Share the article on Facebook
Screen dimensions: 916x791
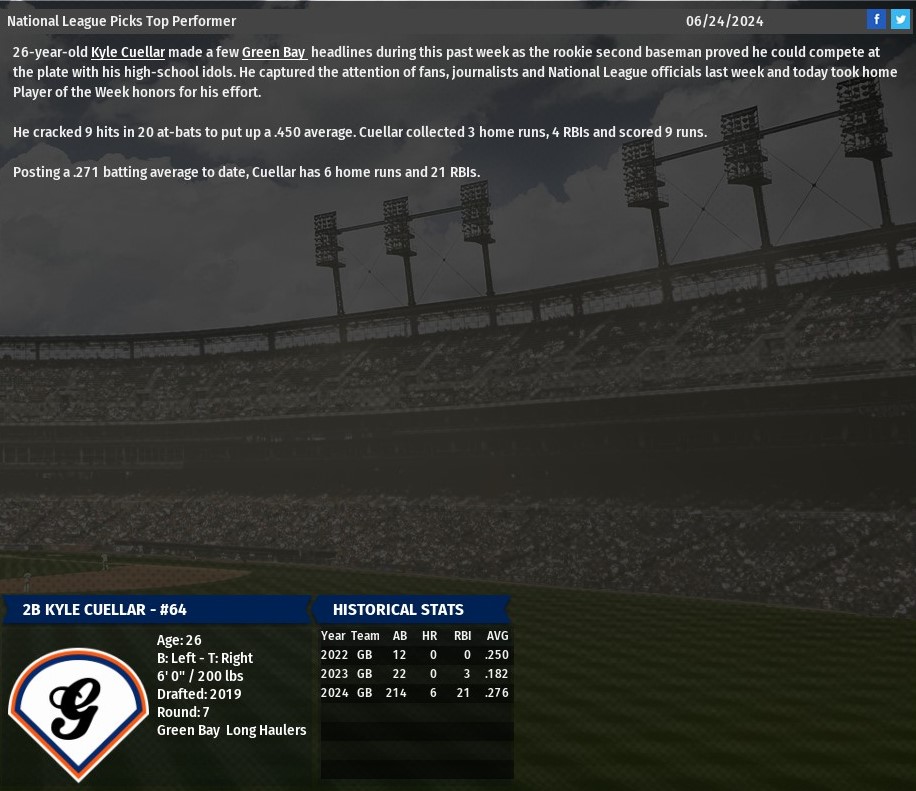[x=876, y=19]
